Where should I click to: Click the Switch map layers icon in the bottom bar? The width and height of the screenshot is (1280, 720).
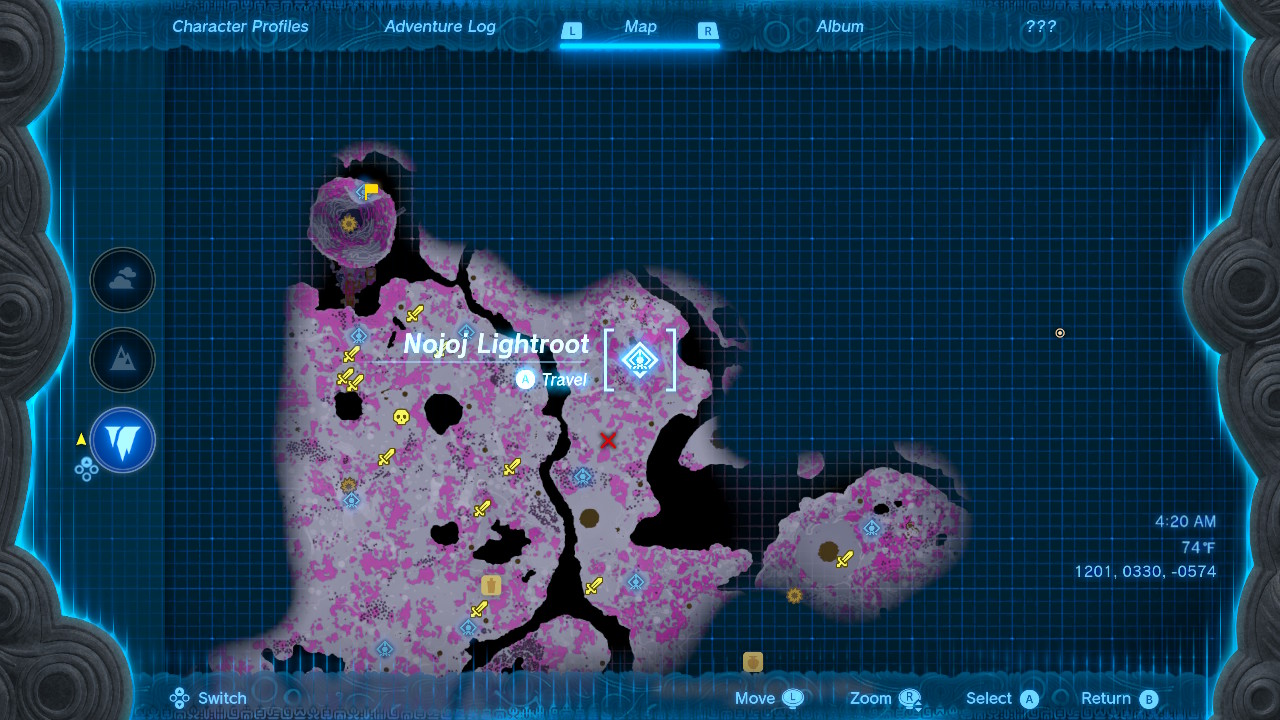click(x=180, y=698)
